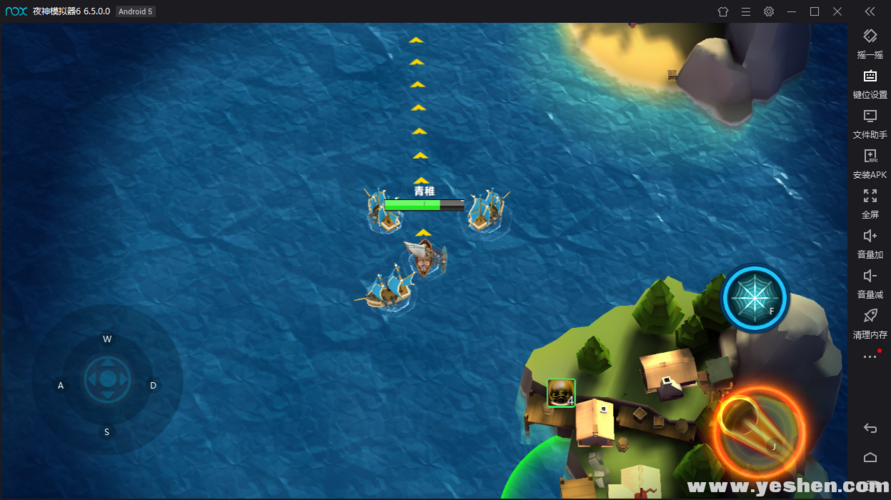This screenshot has width=891, height=500.
Task: Tap the W direction on the virtual joystick
Action: (107, 339)
